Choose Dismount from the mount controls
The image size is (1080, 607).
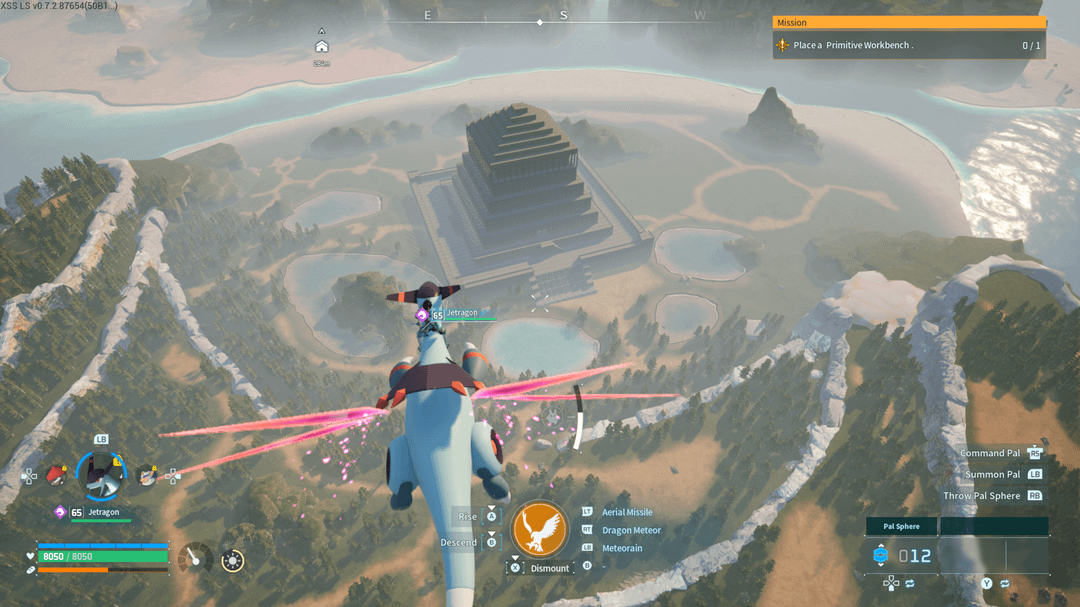[x=549, y=568]
